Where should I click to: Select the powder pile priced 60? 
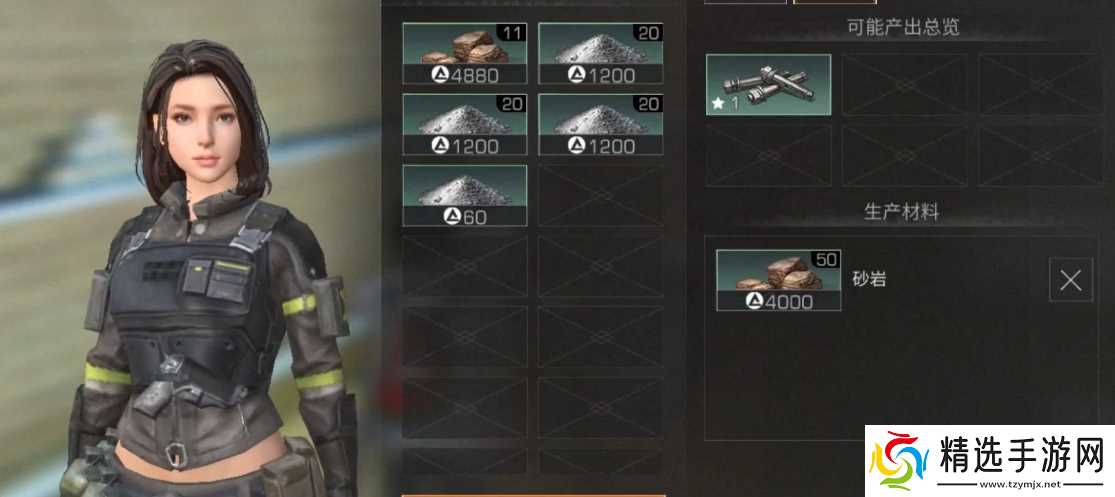click(464, 195)
